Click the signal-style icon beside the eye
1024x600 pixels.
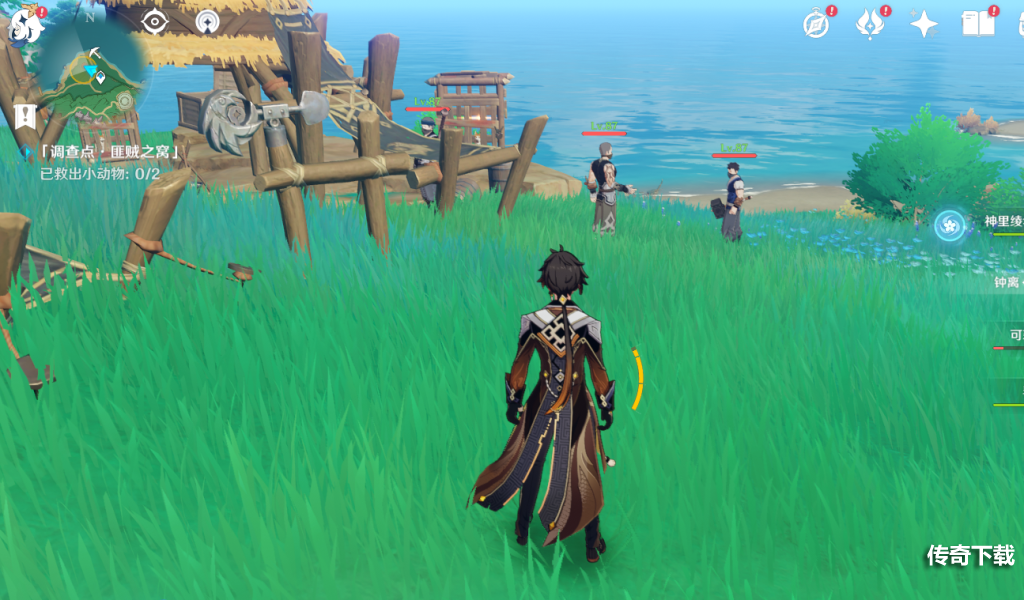[x=209, y=22]
